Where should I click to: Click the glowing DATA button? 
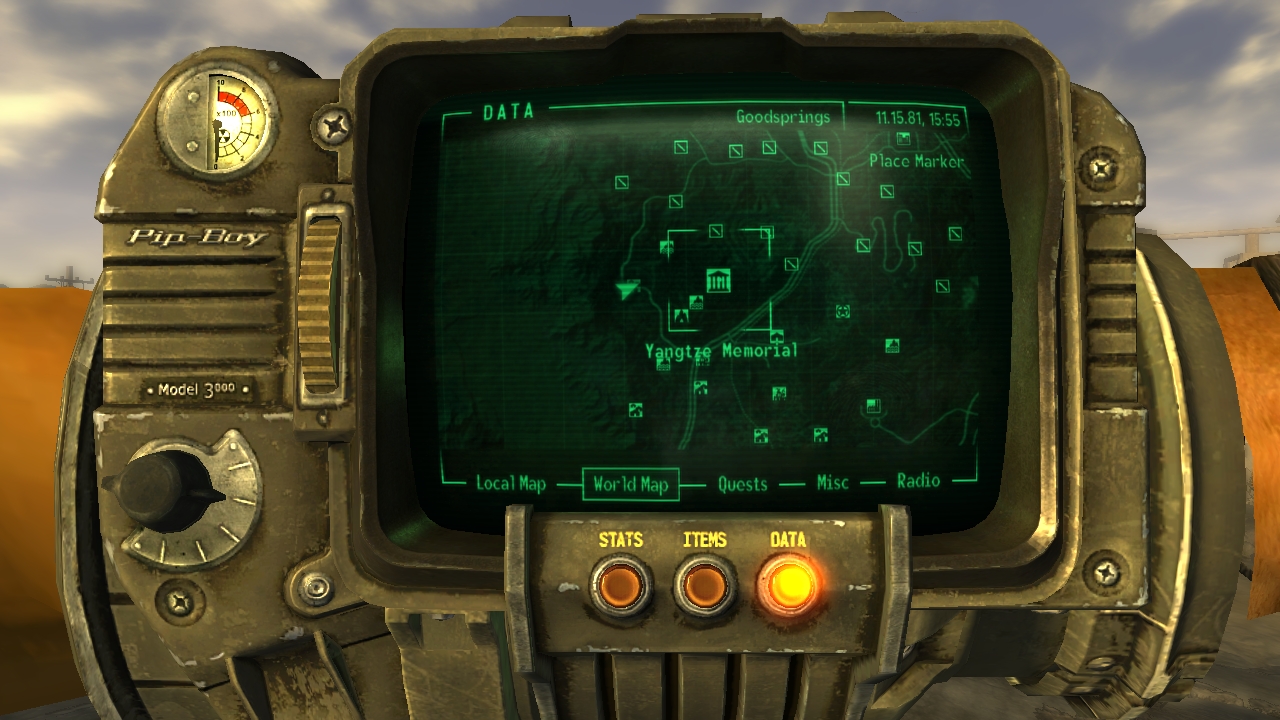pyautogui.click(x=788, y=583)
